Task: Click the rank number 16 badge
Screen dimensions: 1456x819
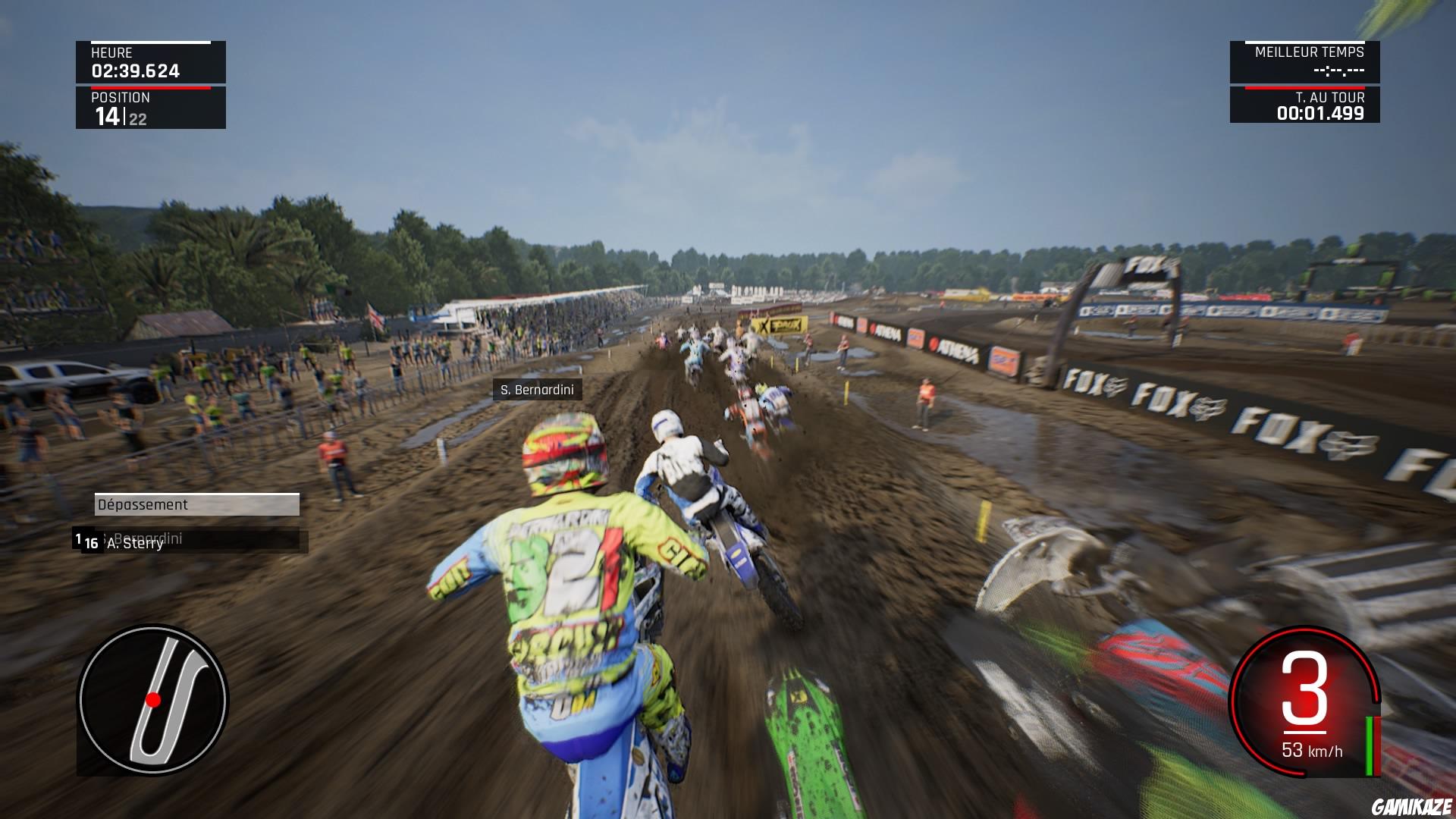Action: coord(91,544)
